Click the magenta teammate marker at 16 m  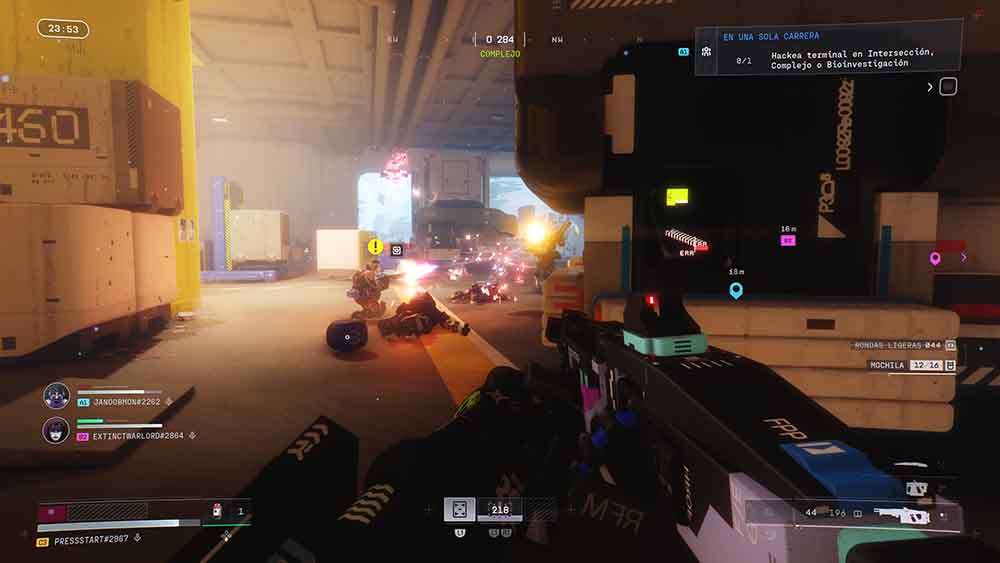(788, 241)
